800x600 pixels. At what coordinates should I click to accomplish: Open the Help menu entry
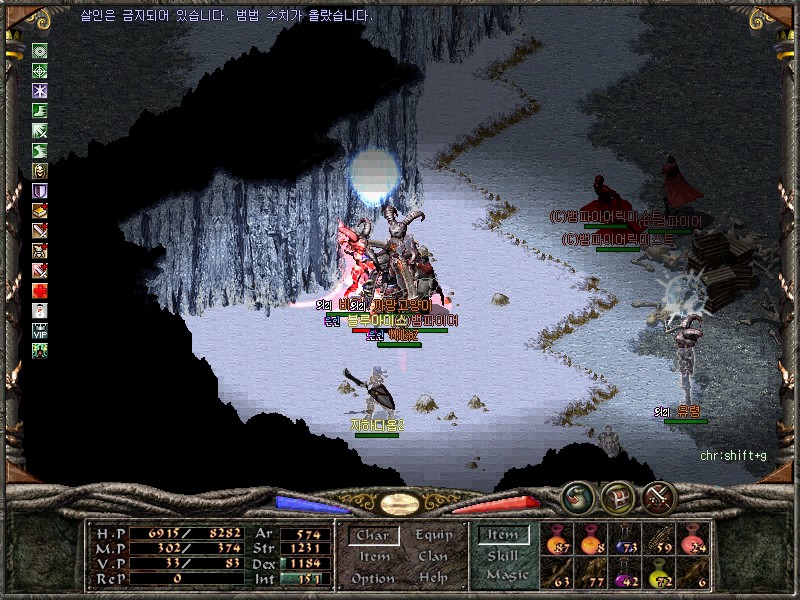pos(433,578)
